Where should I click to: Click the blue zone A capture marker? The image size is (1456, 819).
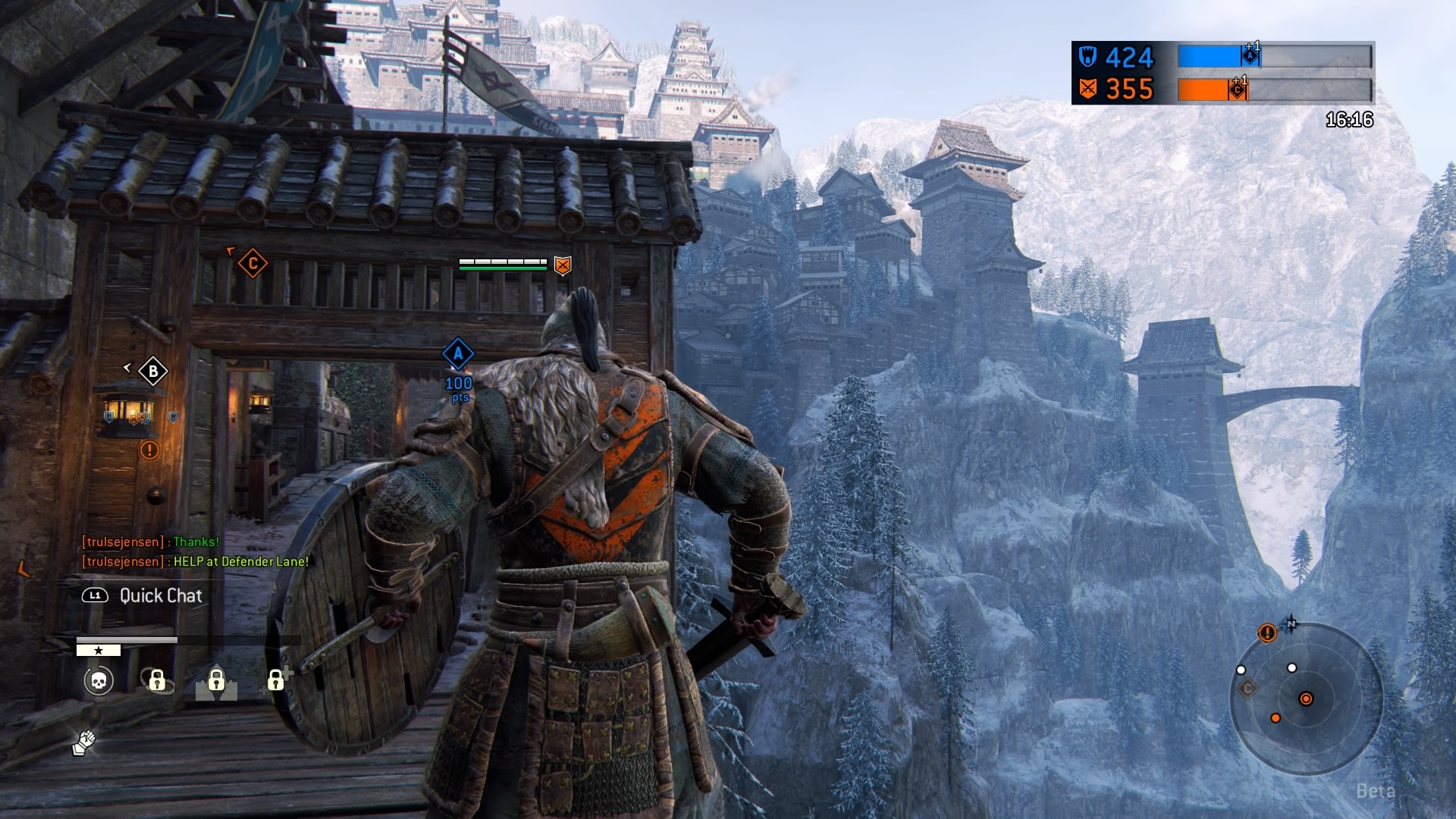pos(458,353)
